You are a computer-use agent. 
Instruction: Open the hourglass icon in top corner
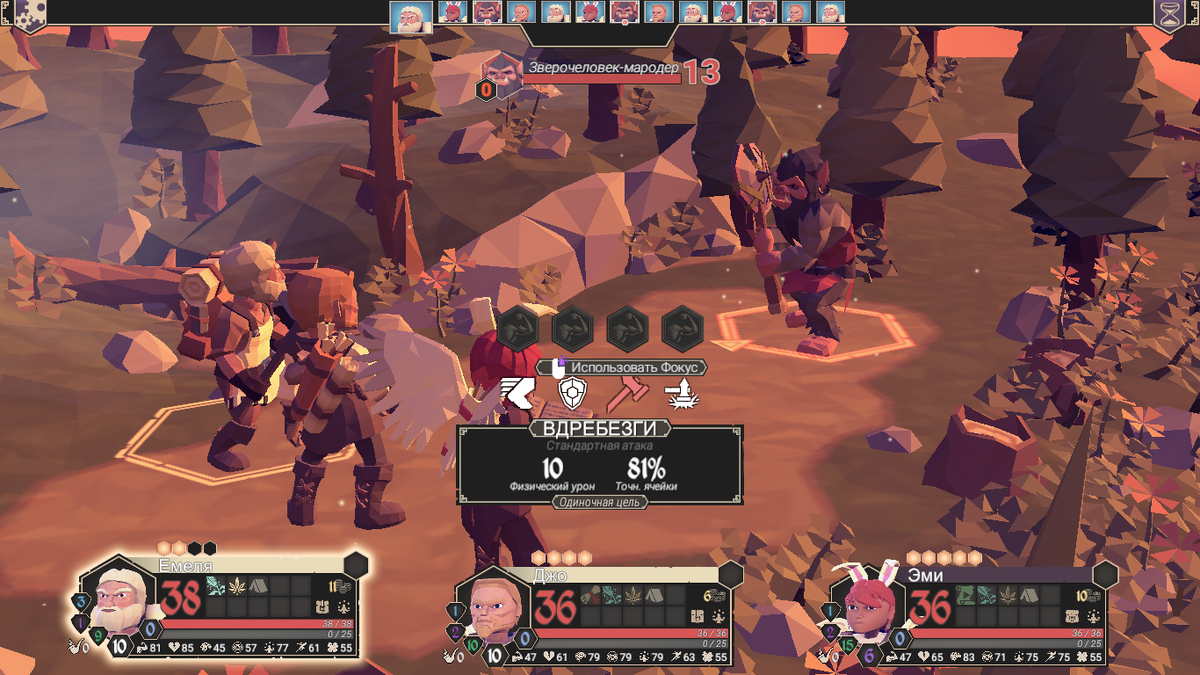pos(1168,16)
